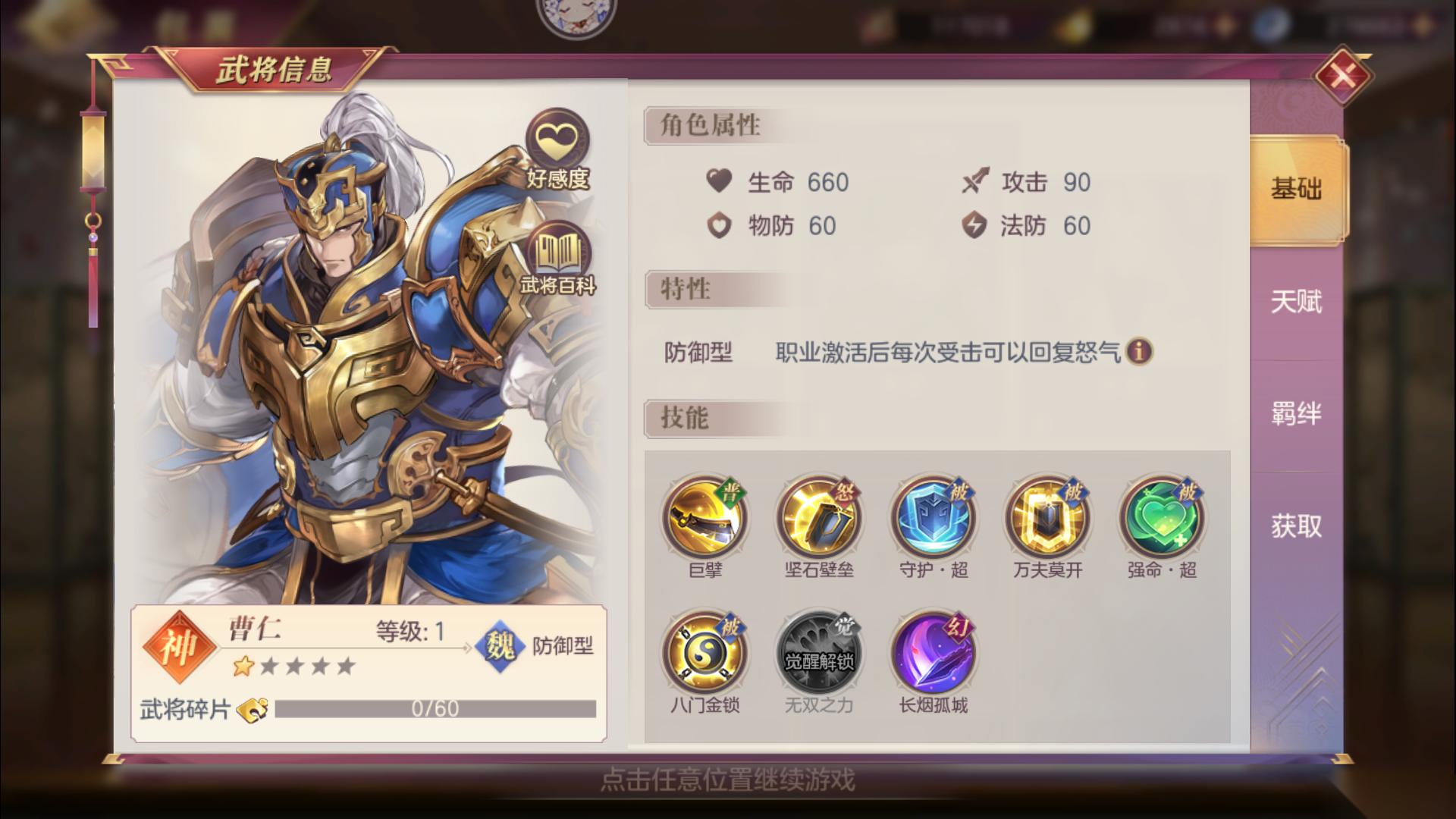The height and width of the screenshot is (819, 1456).
Task: Switch to the 天赋 tab
Action: [x=1294, y=303]
